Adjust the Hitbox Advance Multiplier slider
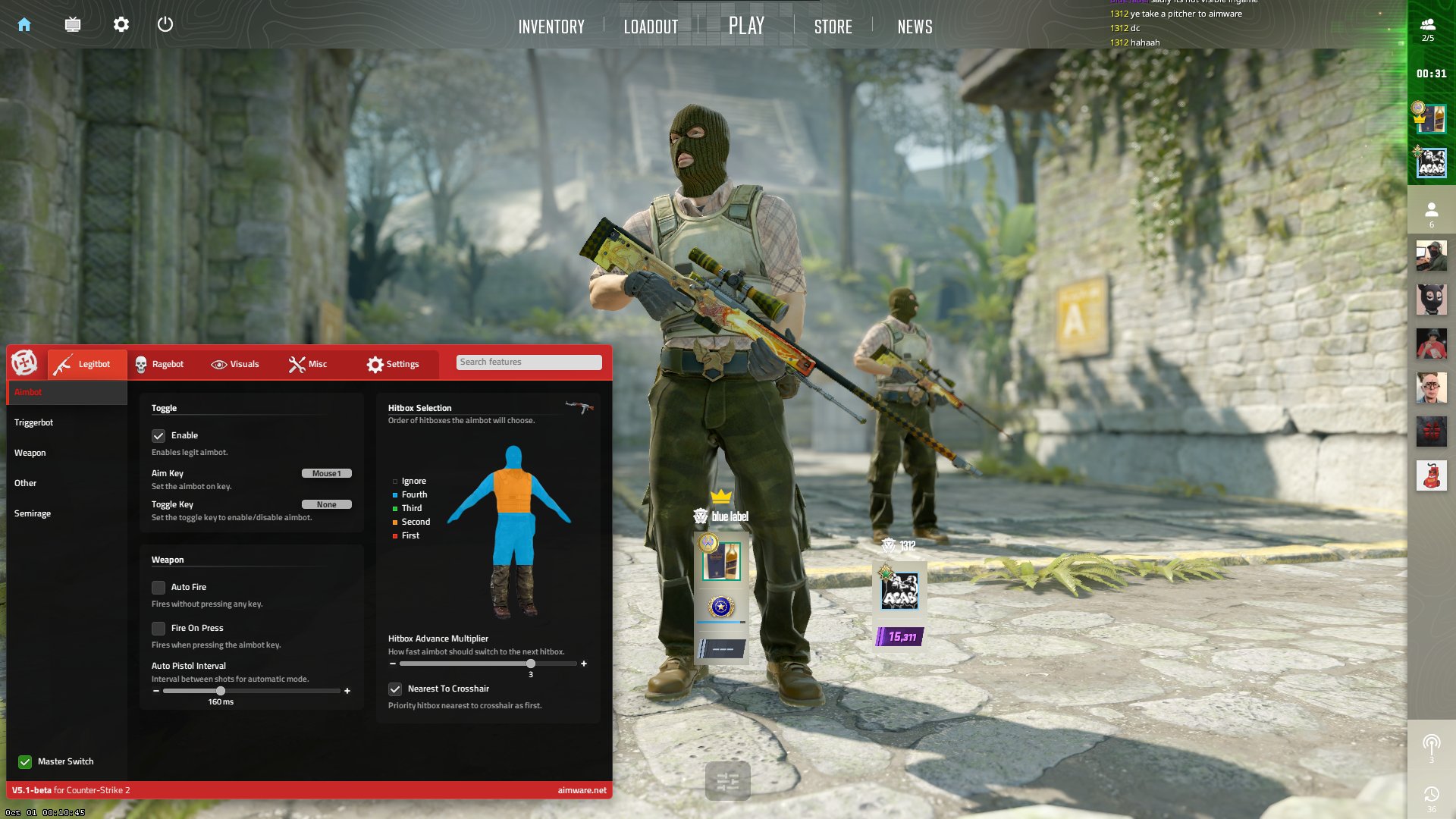The height and width of the screenshot is (819, 1456). point(530,663)
